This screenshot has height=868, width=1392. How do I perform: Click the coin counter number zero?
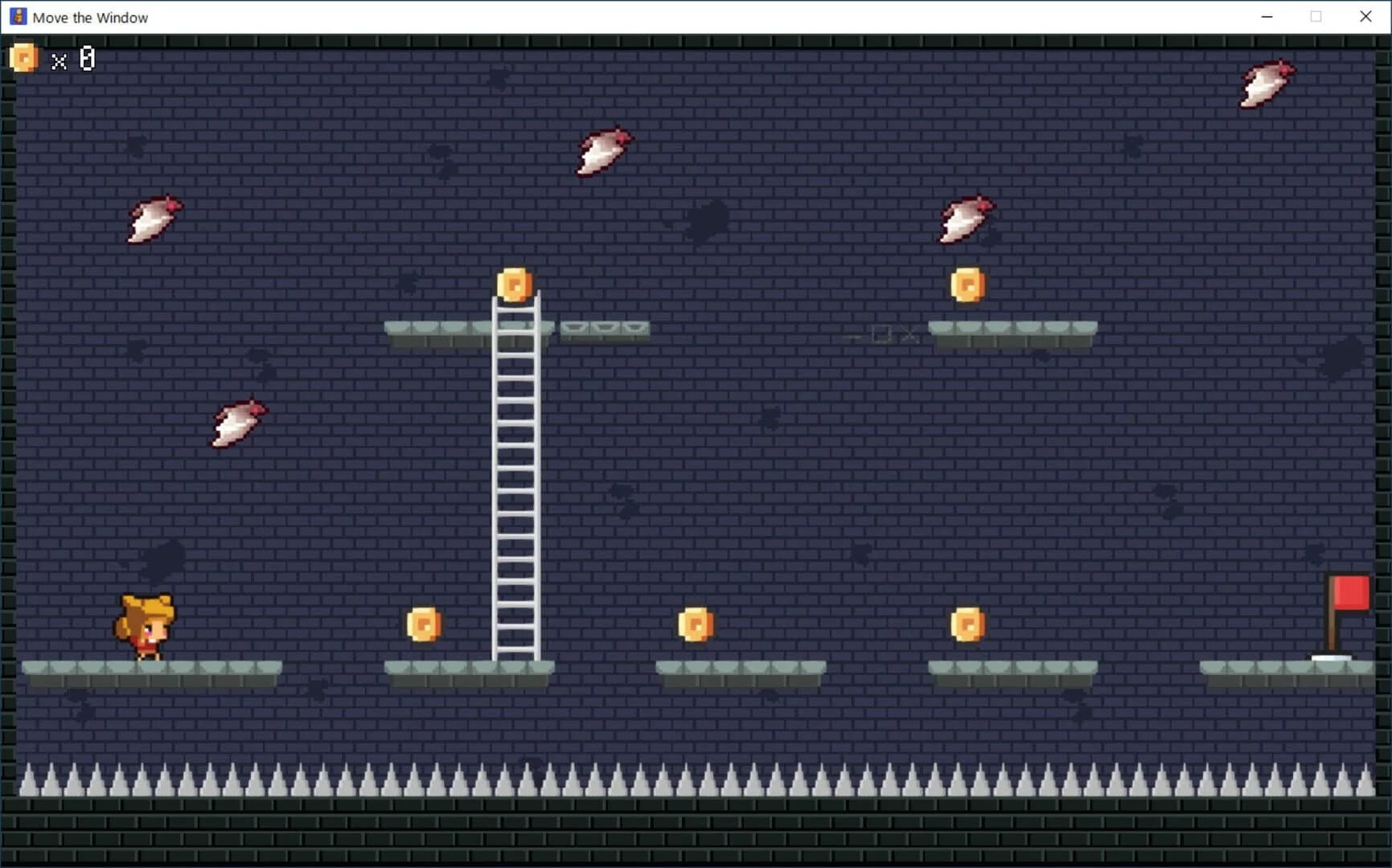click(x=85, y=59)
